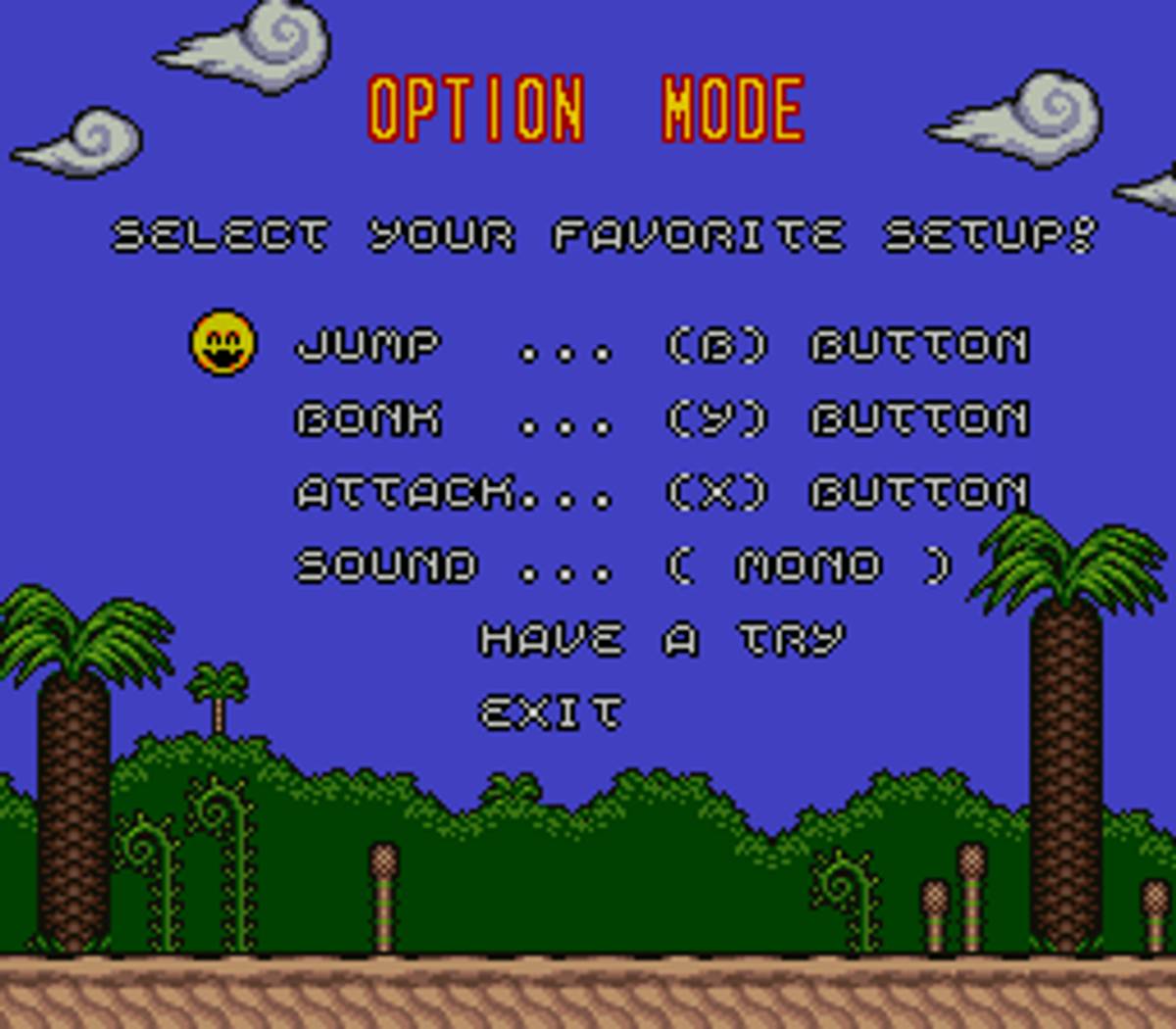Choose Have A Try
The width and height of the screenshot is (1176, 1029).
tap(661, 639)
